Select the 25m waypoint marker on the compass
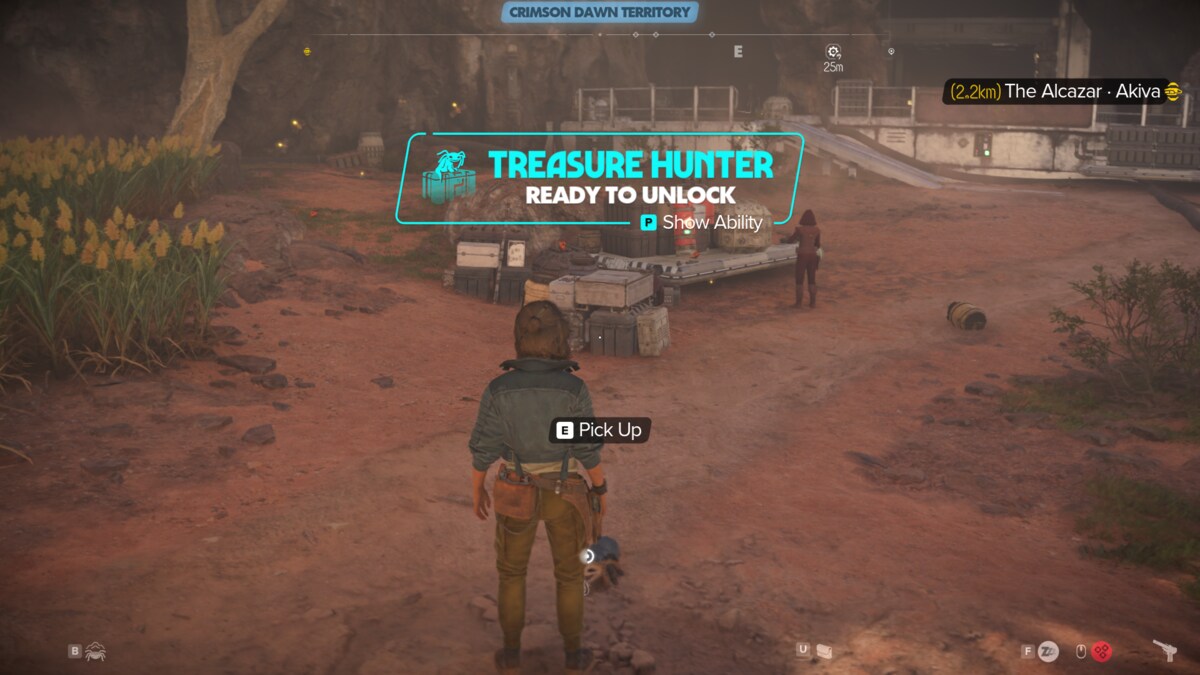The width and height of the screenshot is (1200, 675). 833,52
